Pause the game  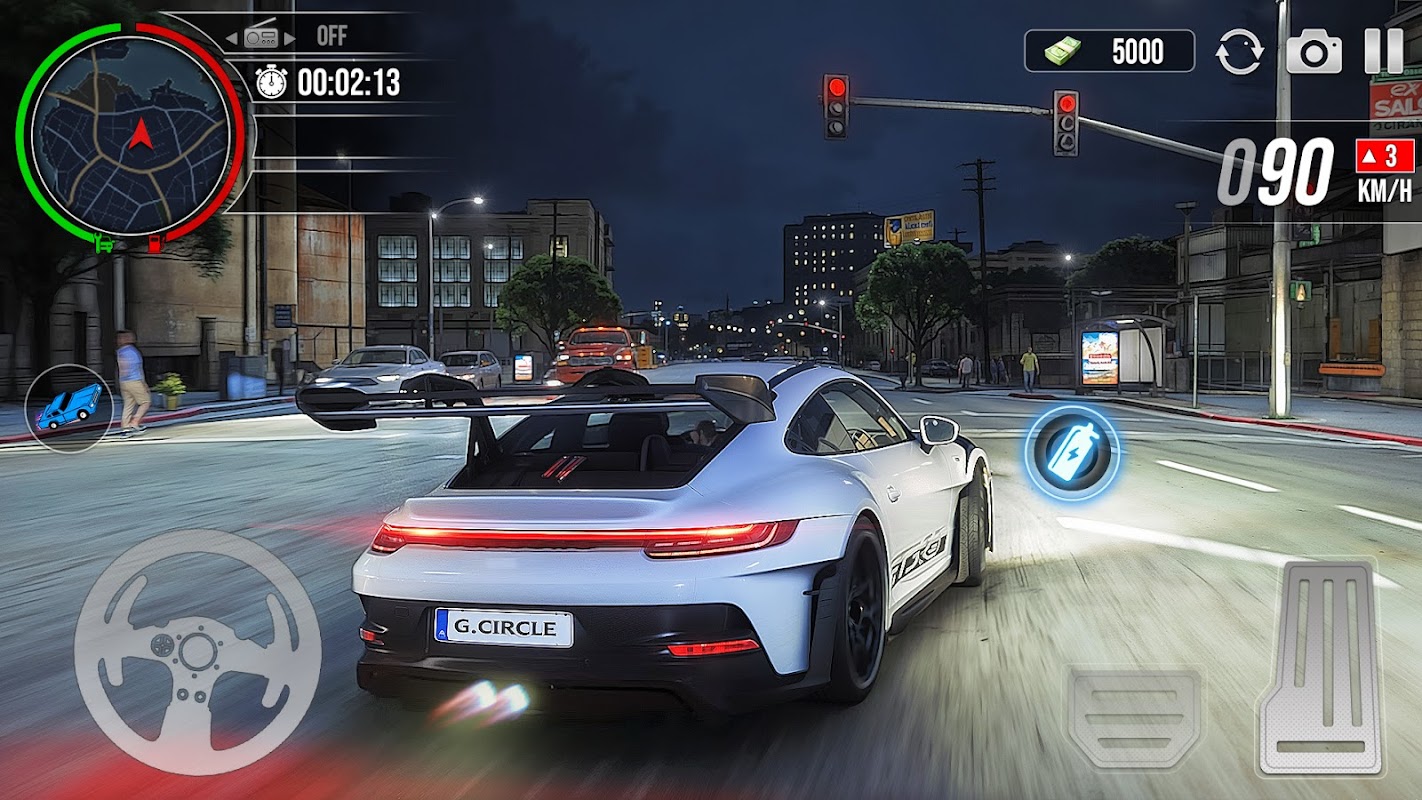(1383, 51)
